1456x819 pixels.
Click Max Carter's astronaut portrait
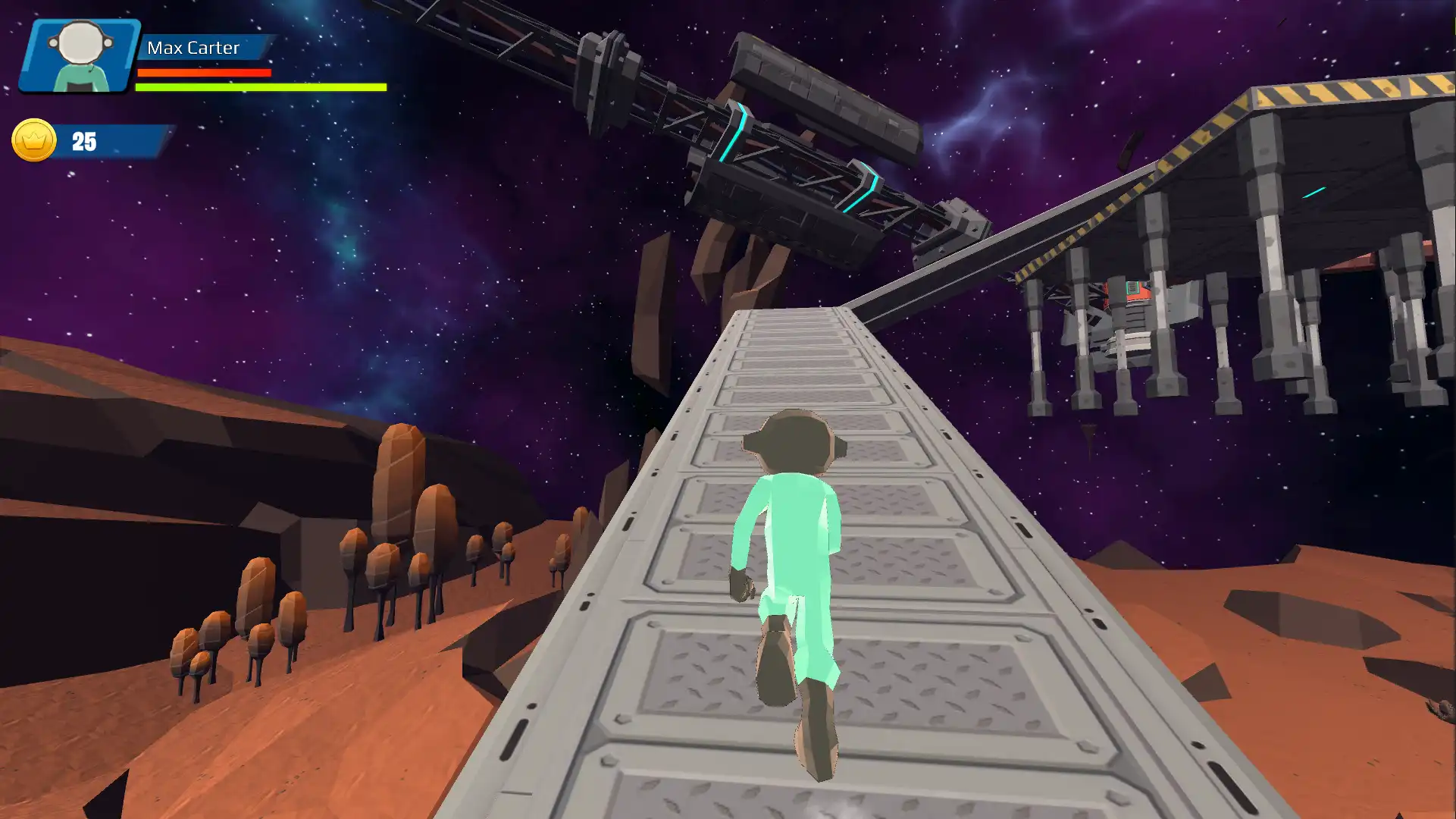pos(80,55)
